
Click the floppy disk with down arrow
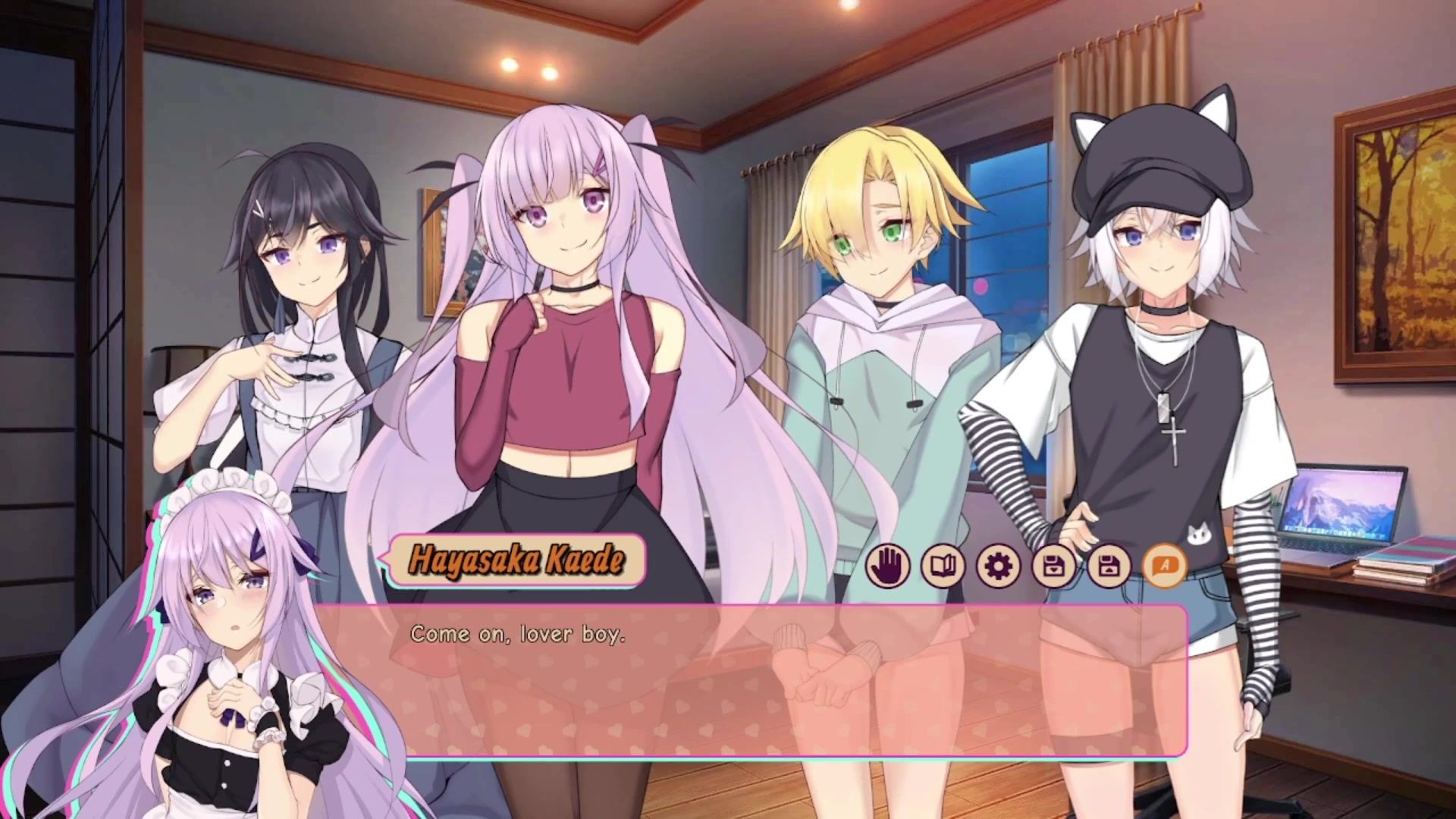1053,565
